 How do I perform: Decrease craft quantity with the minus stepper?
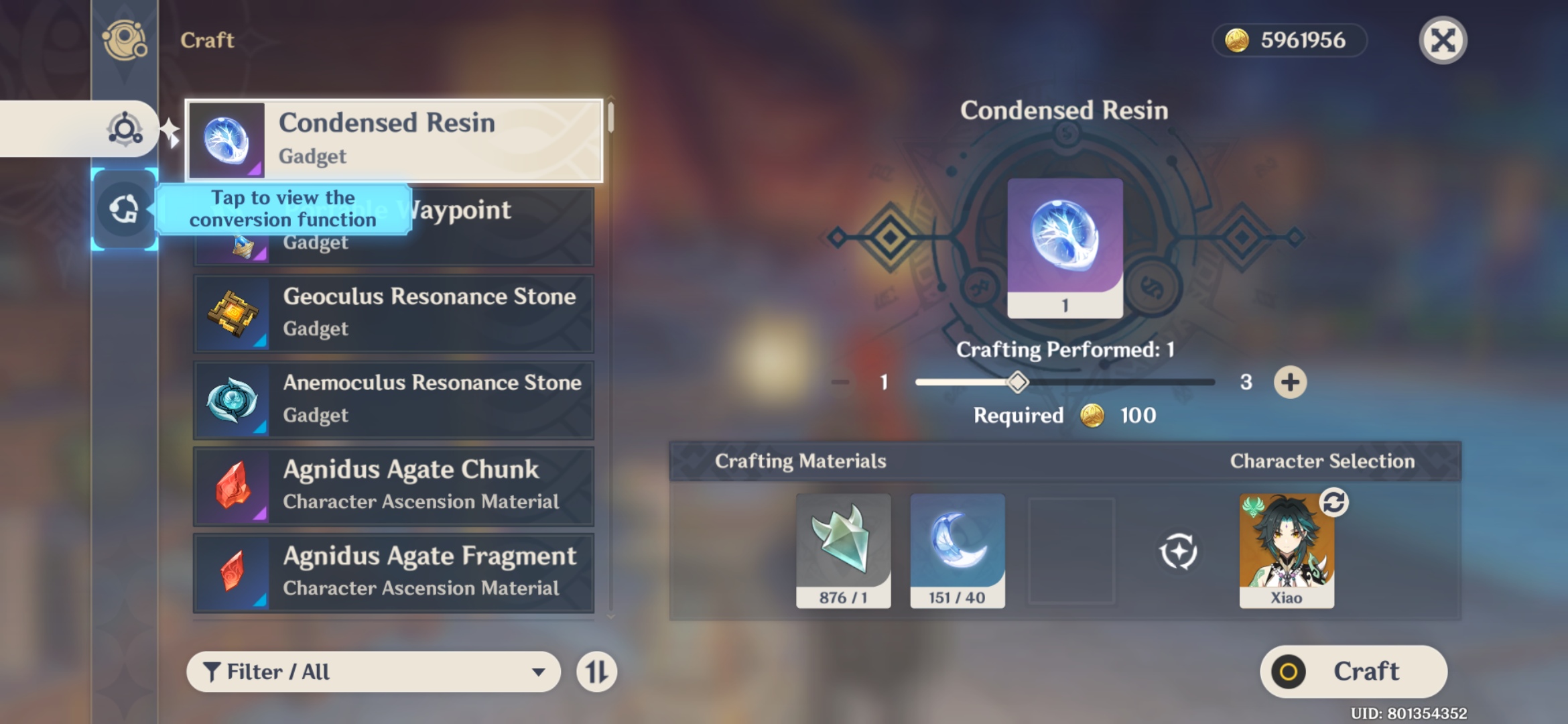840,381
